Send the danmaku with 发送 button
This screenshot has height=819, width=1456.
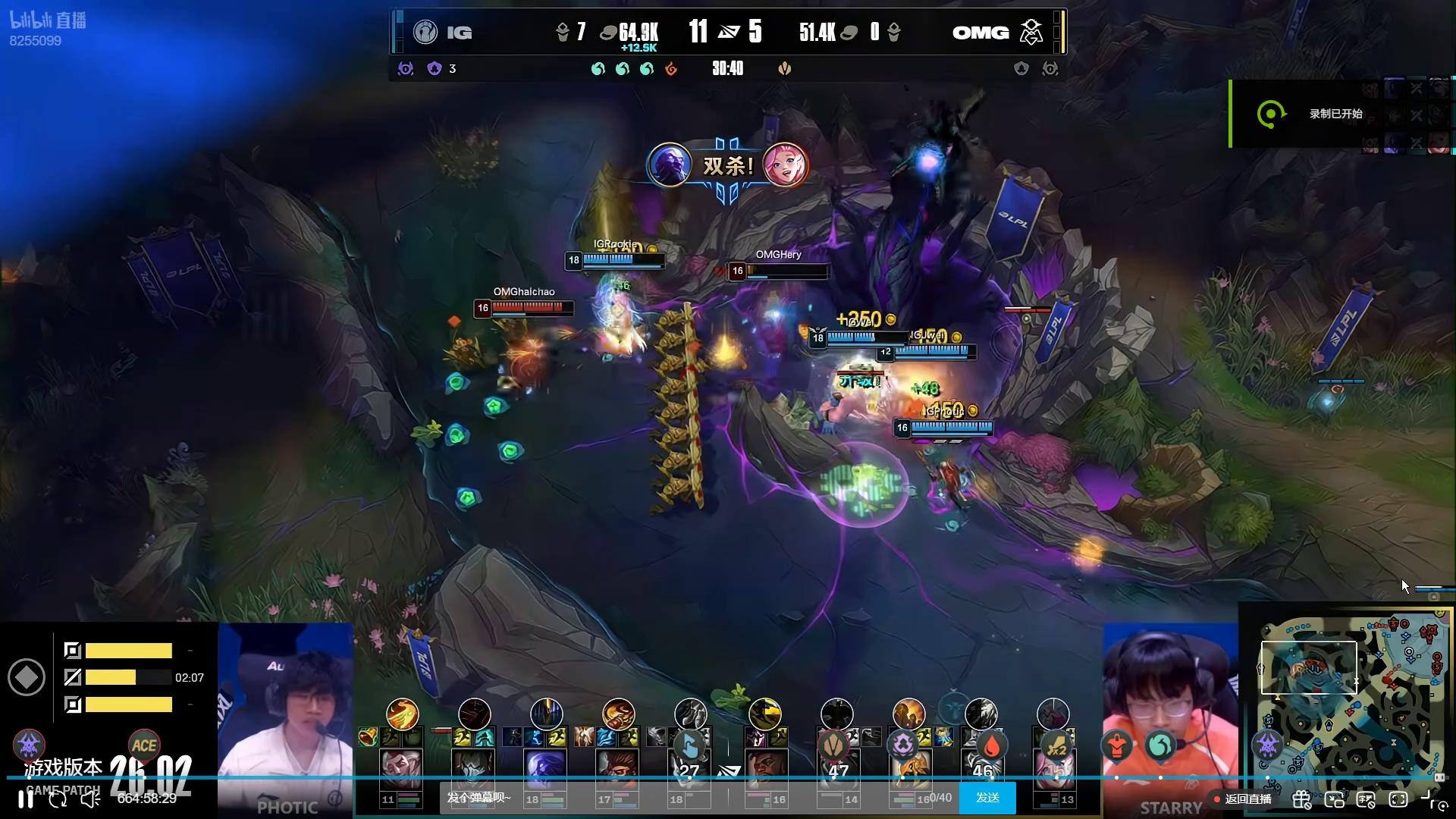(x=987, y=798)
